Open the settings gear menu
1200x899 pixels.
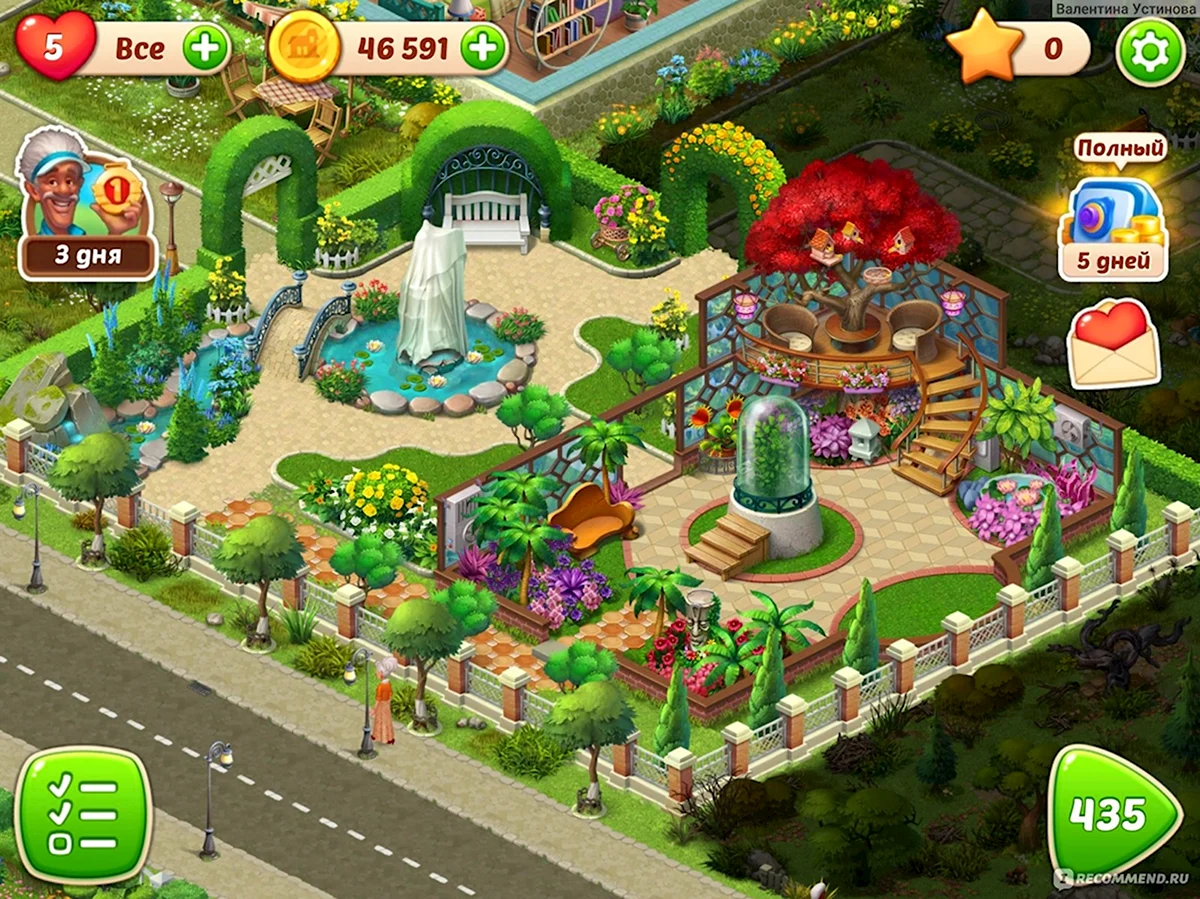1150,50
